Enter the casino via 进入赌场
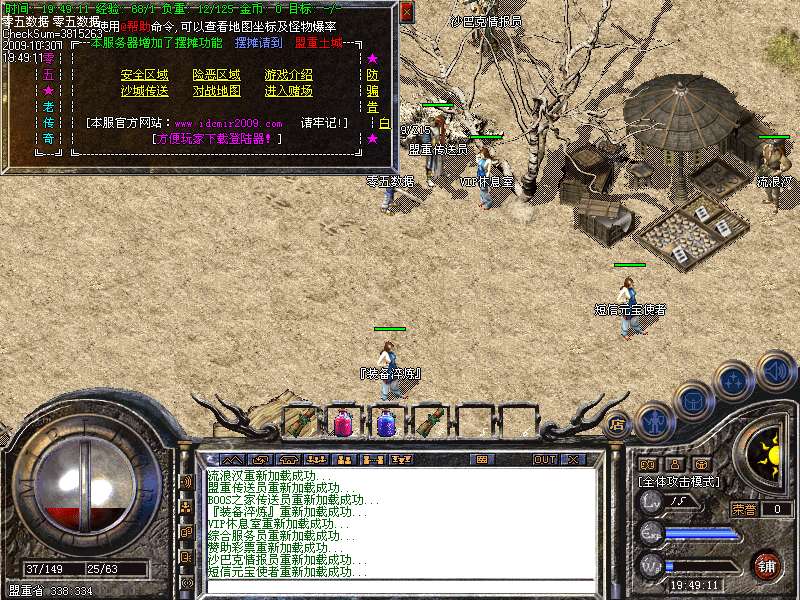 click(288, 91)
